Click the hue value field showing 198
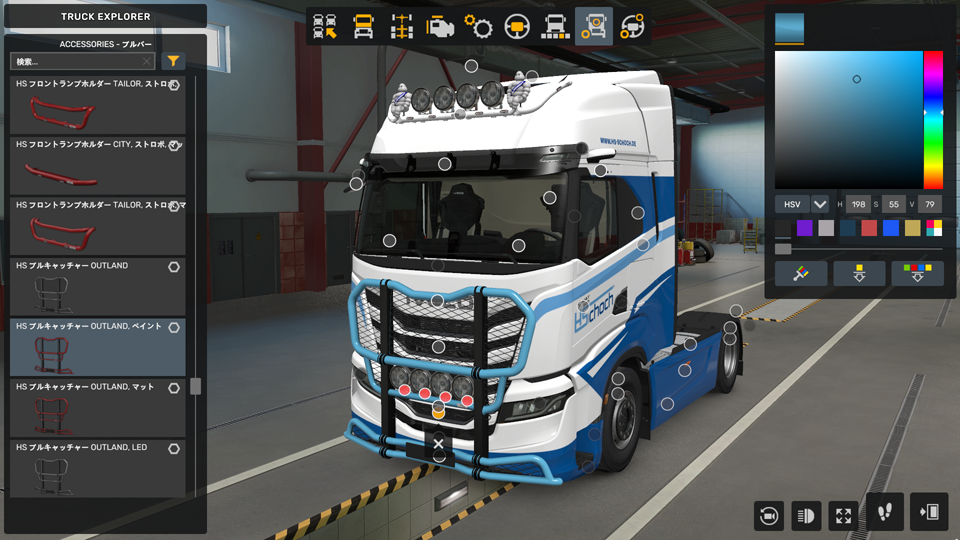 [x=858, y=204]
